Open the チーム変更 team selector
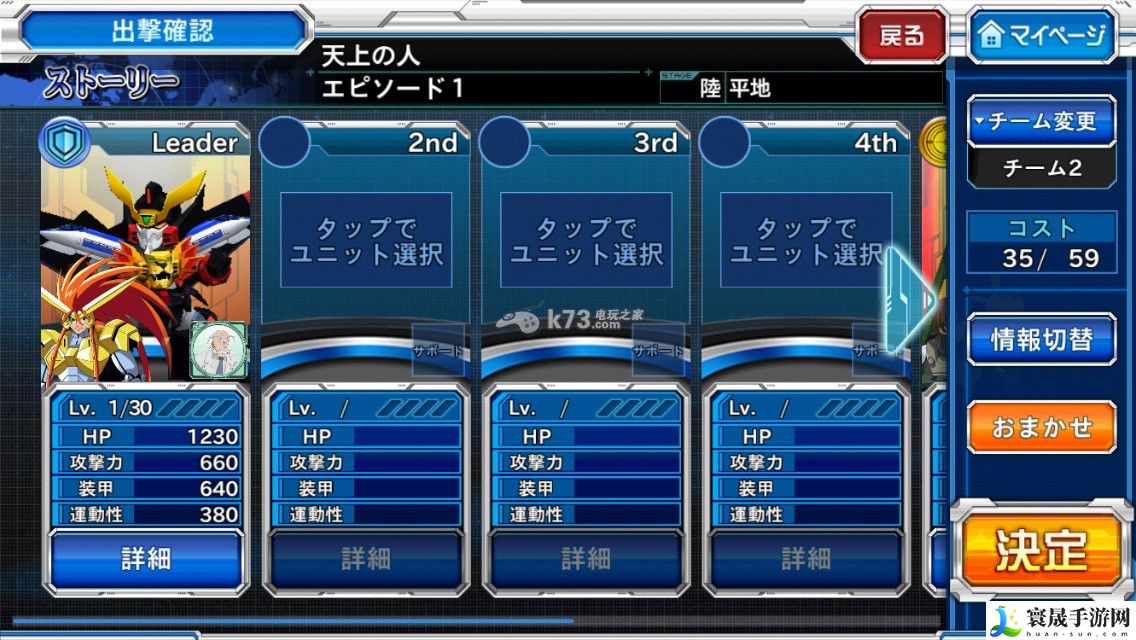Viewport: 1136px width, 640px height. (1042, 122)
